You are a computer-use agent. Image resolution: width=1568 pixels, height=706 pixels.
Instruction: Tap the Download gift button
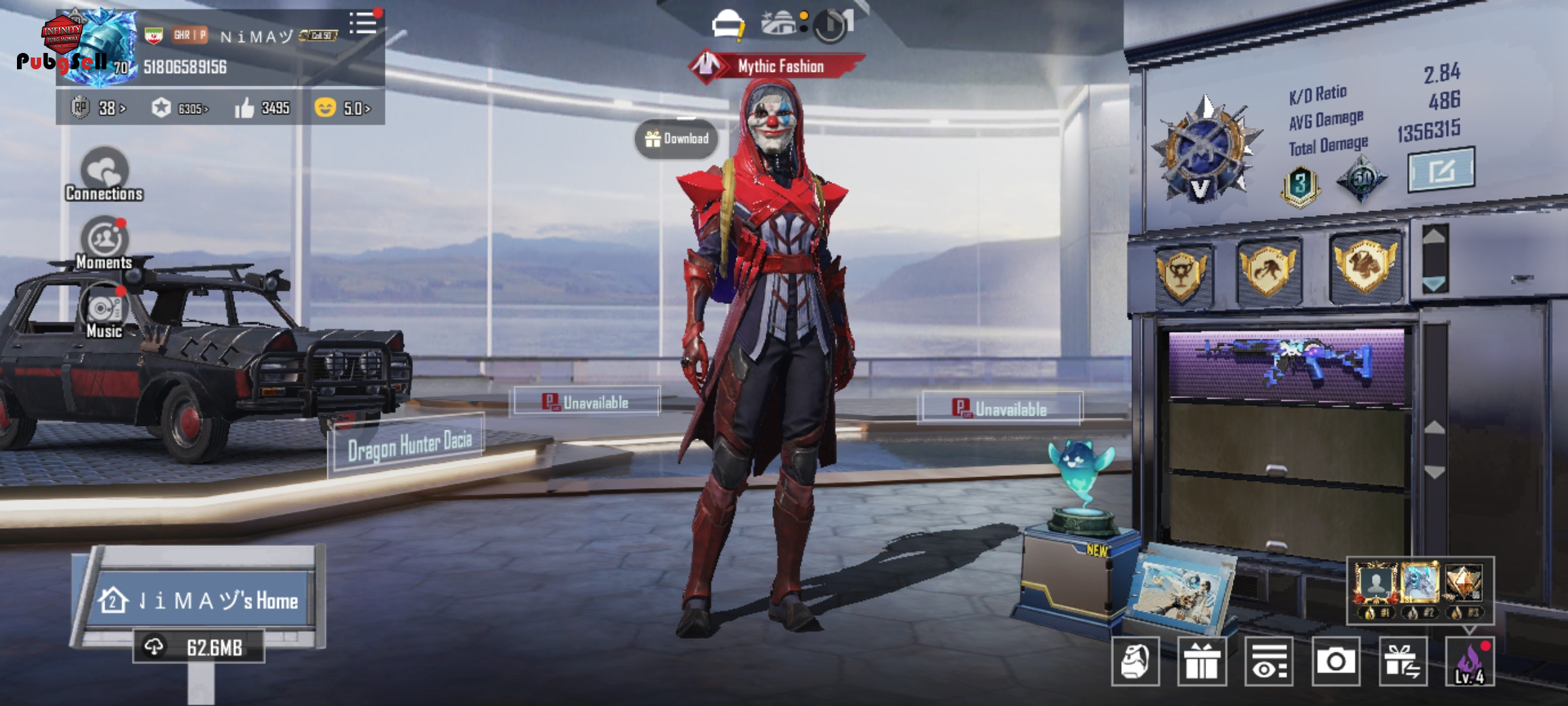pos(676,139)
